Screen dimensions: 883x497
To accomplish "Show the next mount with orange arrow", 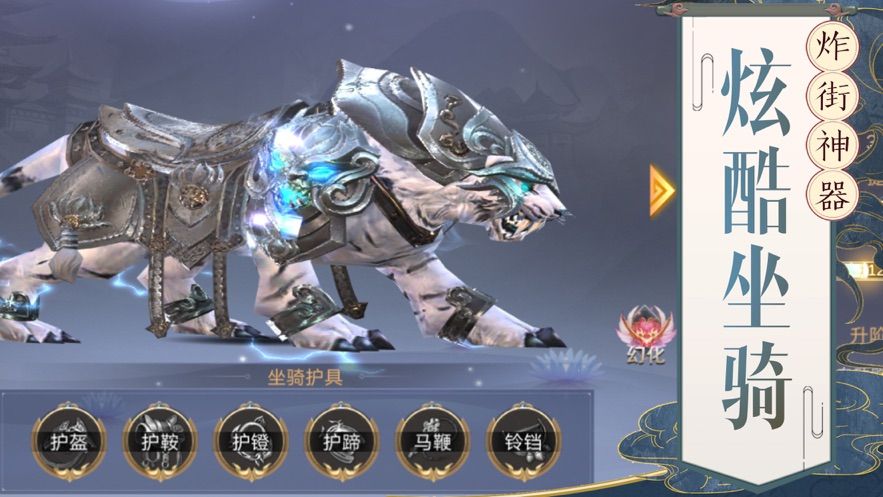I will 661,190.
